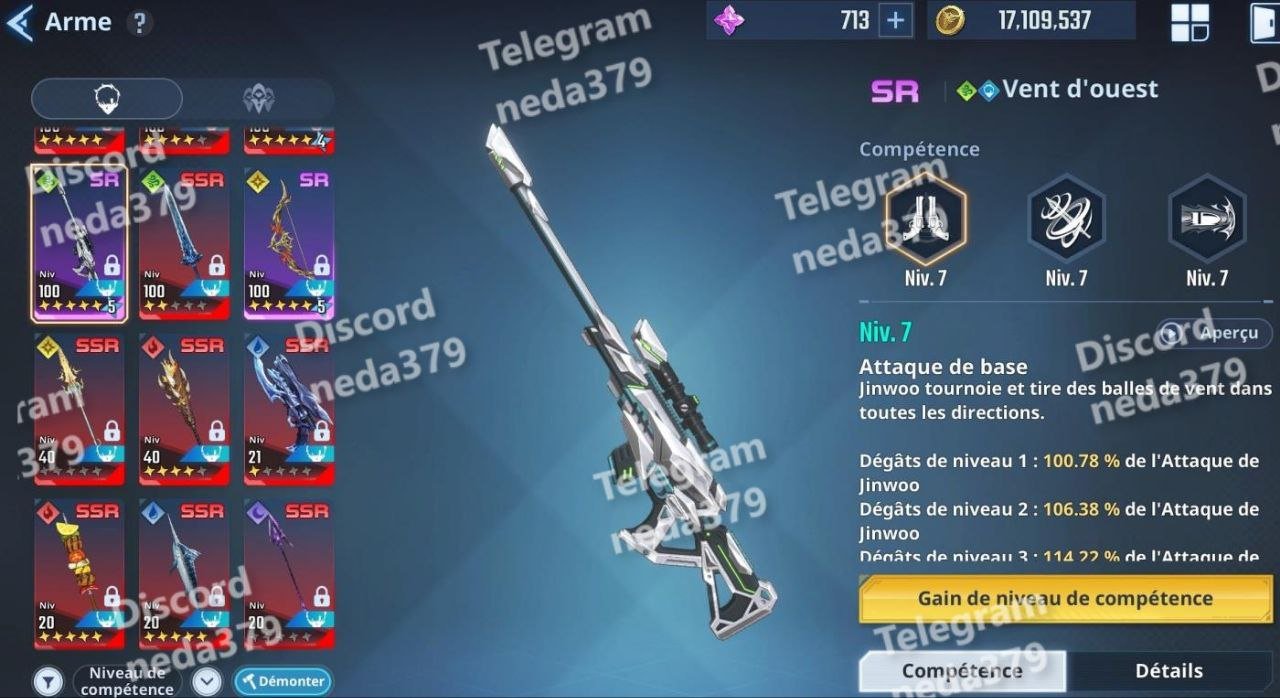
Task: Pick the SSR food skewer weapon
Action: point(80,572)
